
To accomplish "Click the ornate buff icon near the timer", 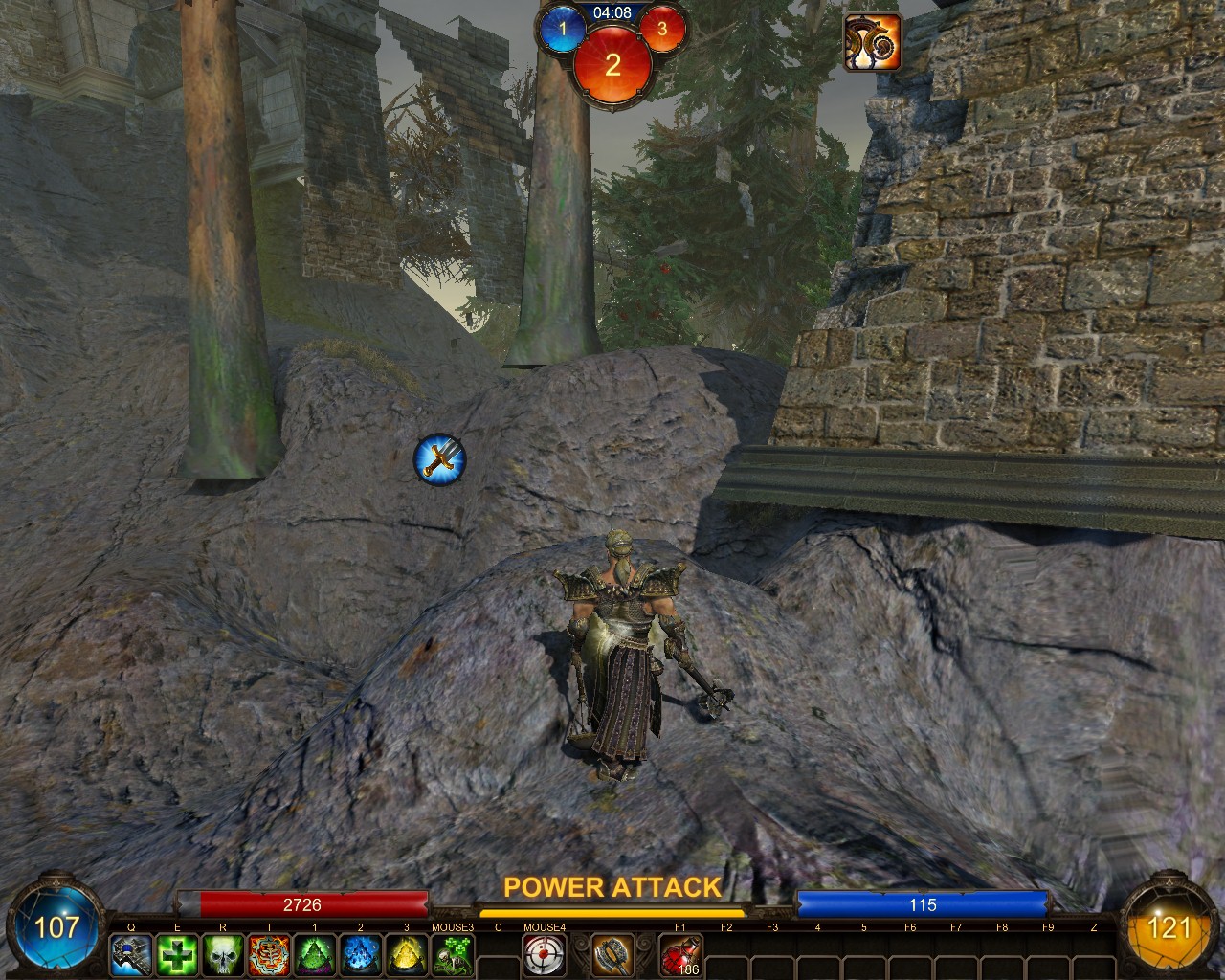I will [x=872, y=42].
